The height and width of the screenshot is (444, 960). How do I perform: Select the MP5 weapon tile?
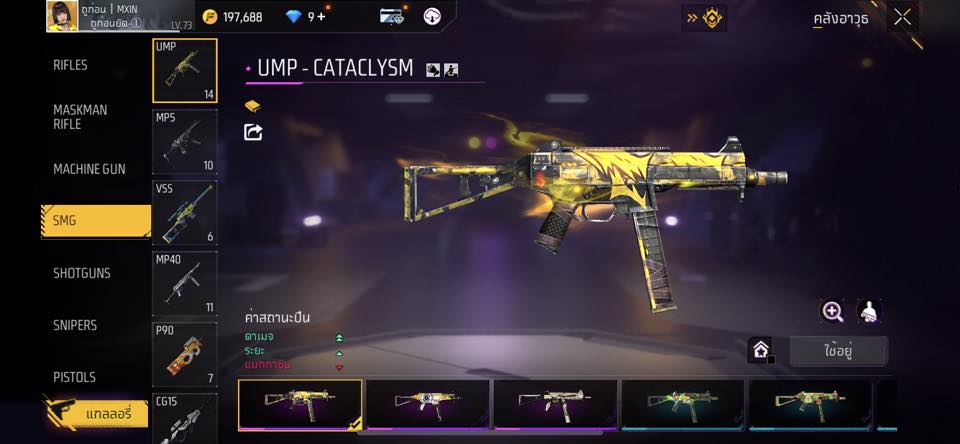(x=184, y=141)
